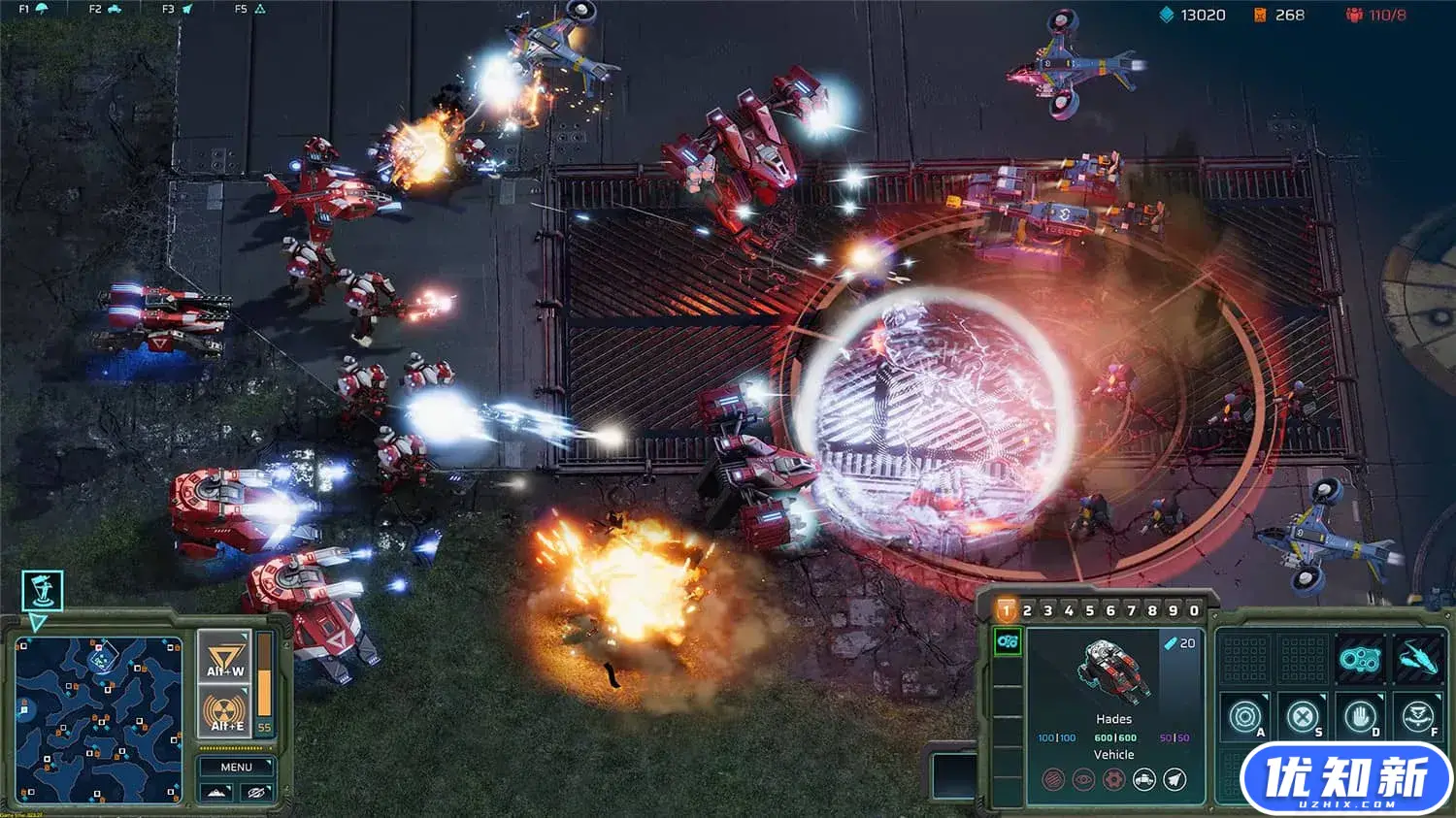The image size is (1456, 818).
Task: Select the F2 vehicle production tab
Action: (x=105, y=9)
